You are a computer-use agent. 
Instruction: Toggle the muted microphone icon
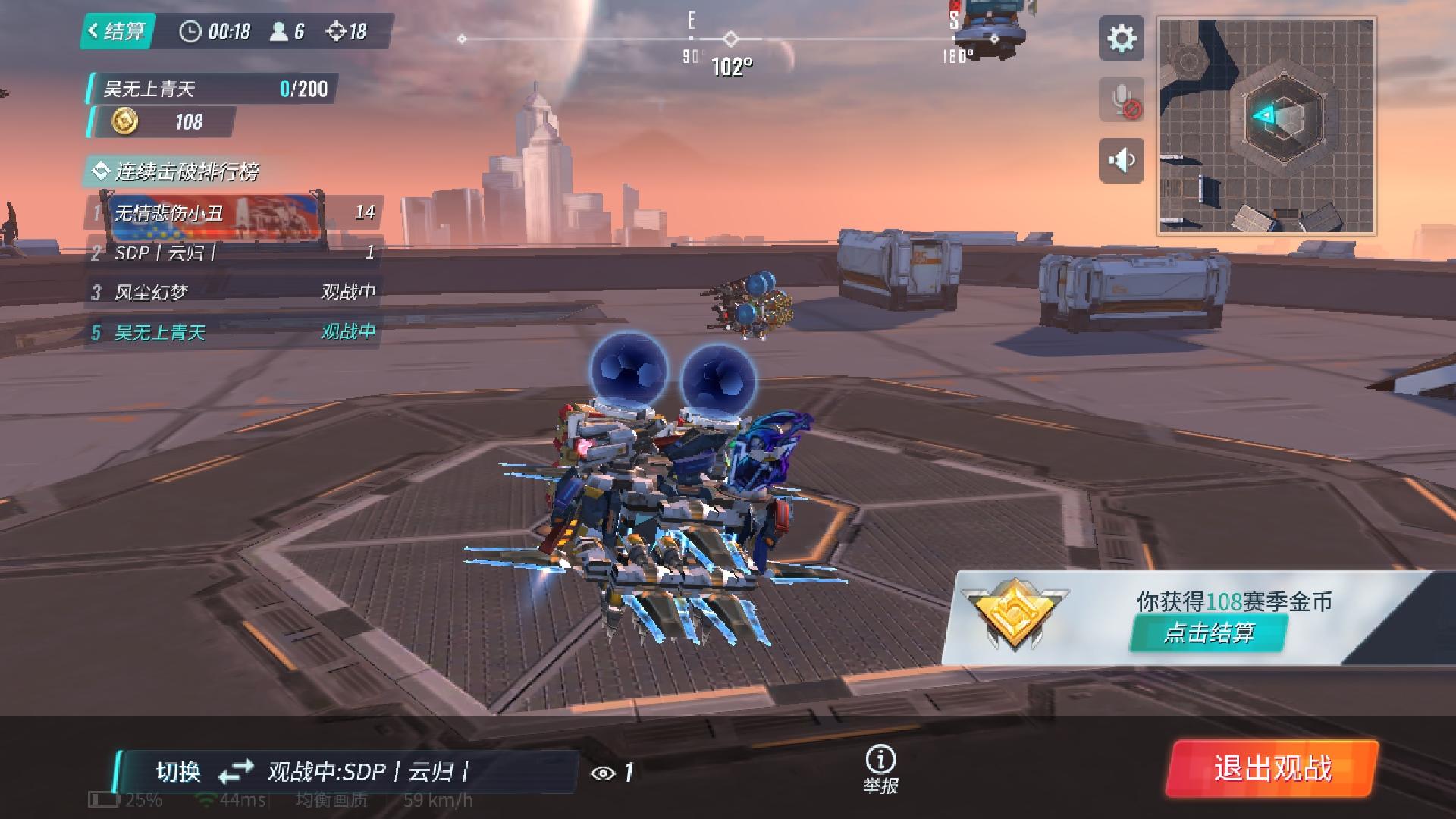pyautogui.click(x=1122, y=99)
